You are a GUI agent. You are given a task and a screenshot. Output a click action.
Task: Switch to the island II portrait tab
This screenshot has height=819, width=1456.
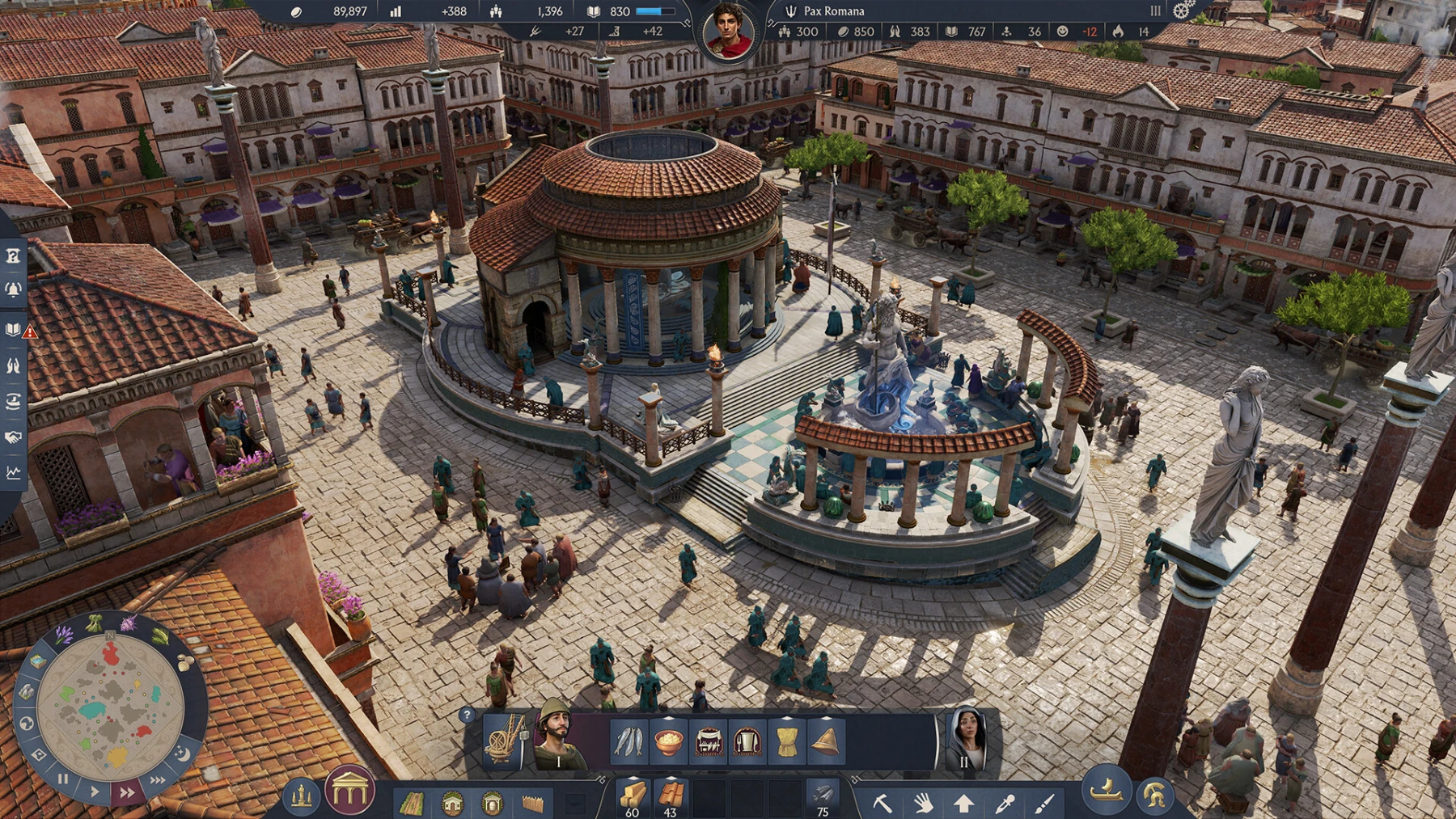point(967,740)
